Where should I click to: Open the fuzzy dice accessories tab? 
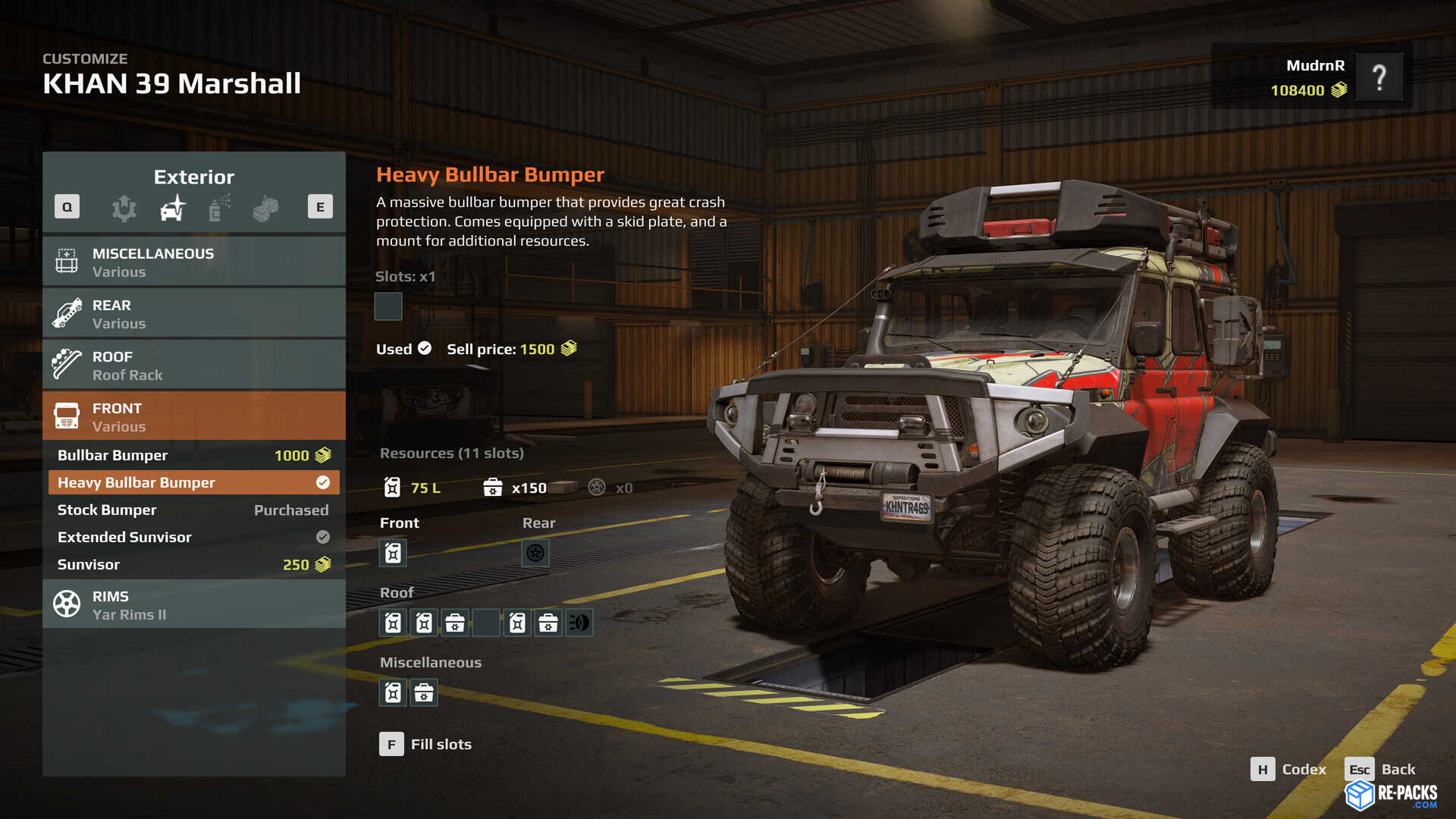[x=265, y=208]
